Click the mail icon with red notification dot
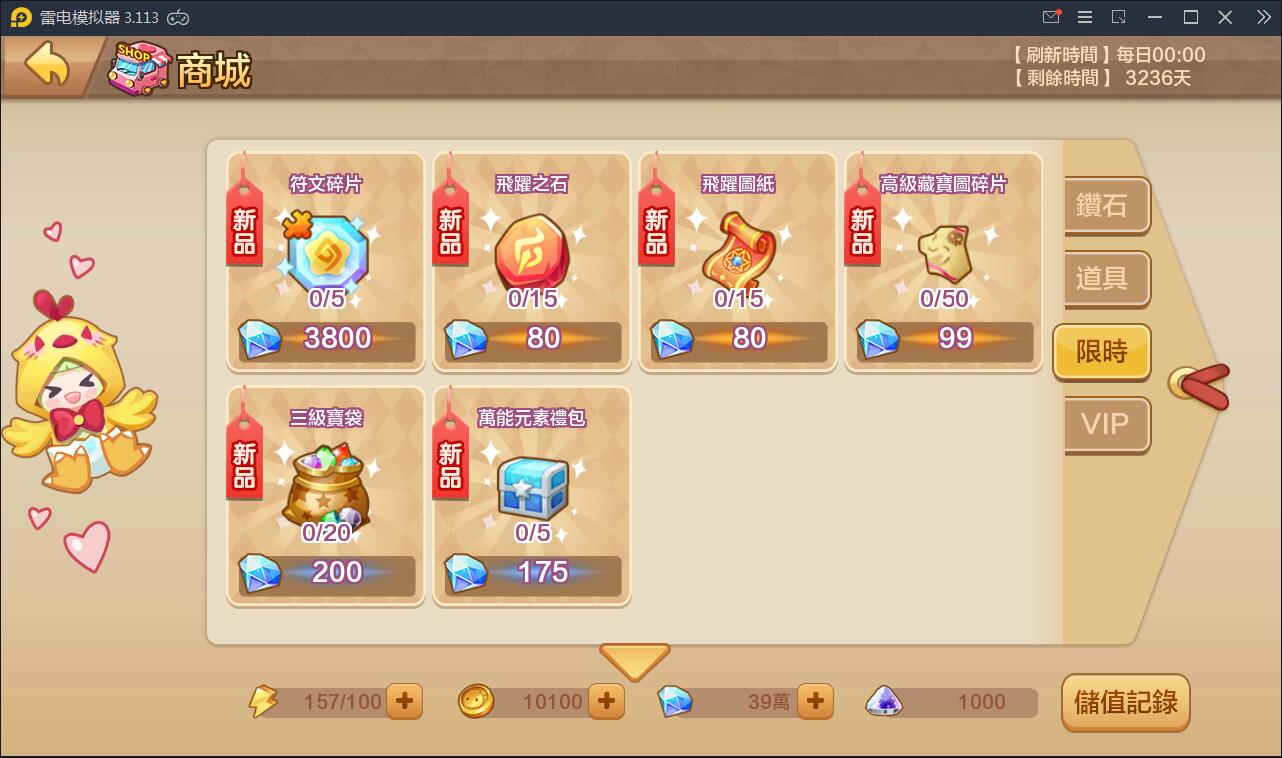Image resolution: width=1282 pixels, height=758 pixels. (1051, 17)
